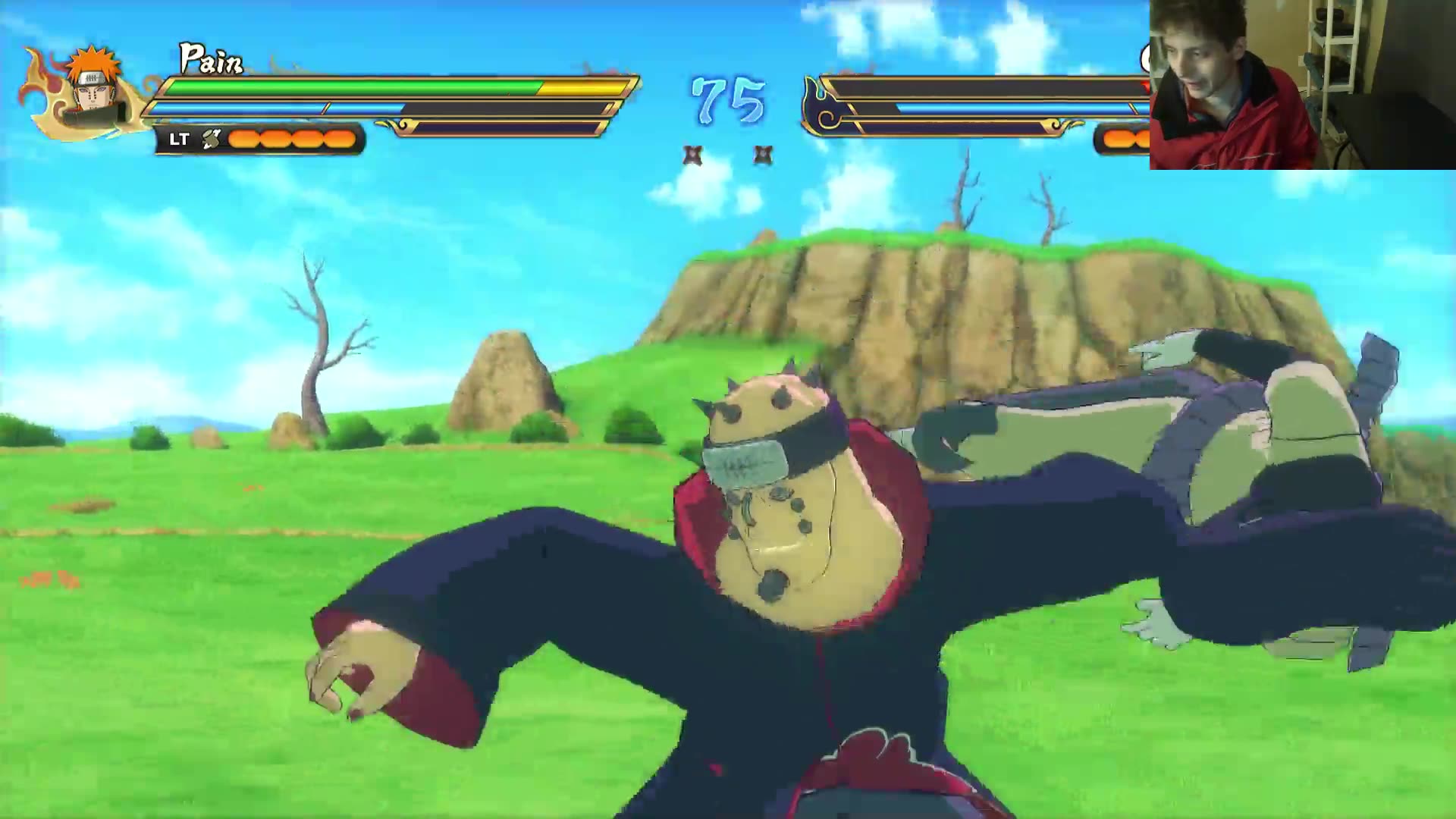
Task: Click an orange charge orb on opponent's gauge
Action: click(x=1116, y=140)
